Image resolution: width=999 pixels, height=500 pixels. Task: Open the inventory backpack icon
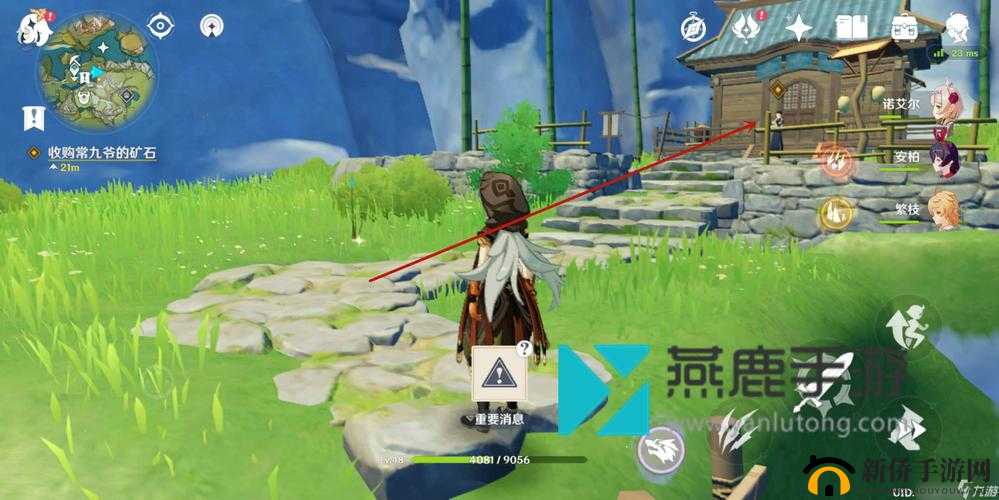pos(905,27)
